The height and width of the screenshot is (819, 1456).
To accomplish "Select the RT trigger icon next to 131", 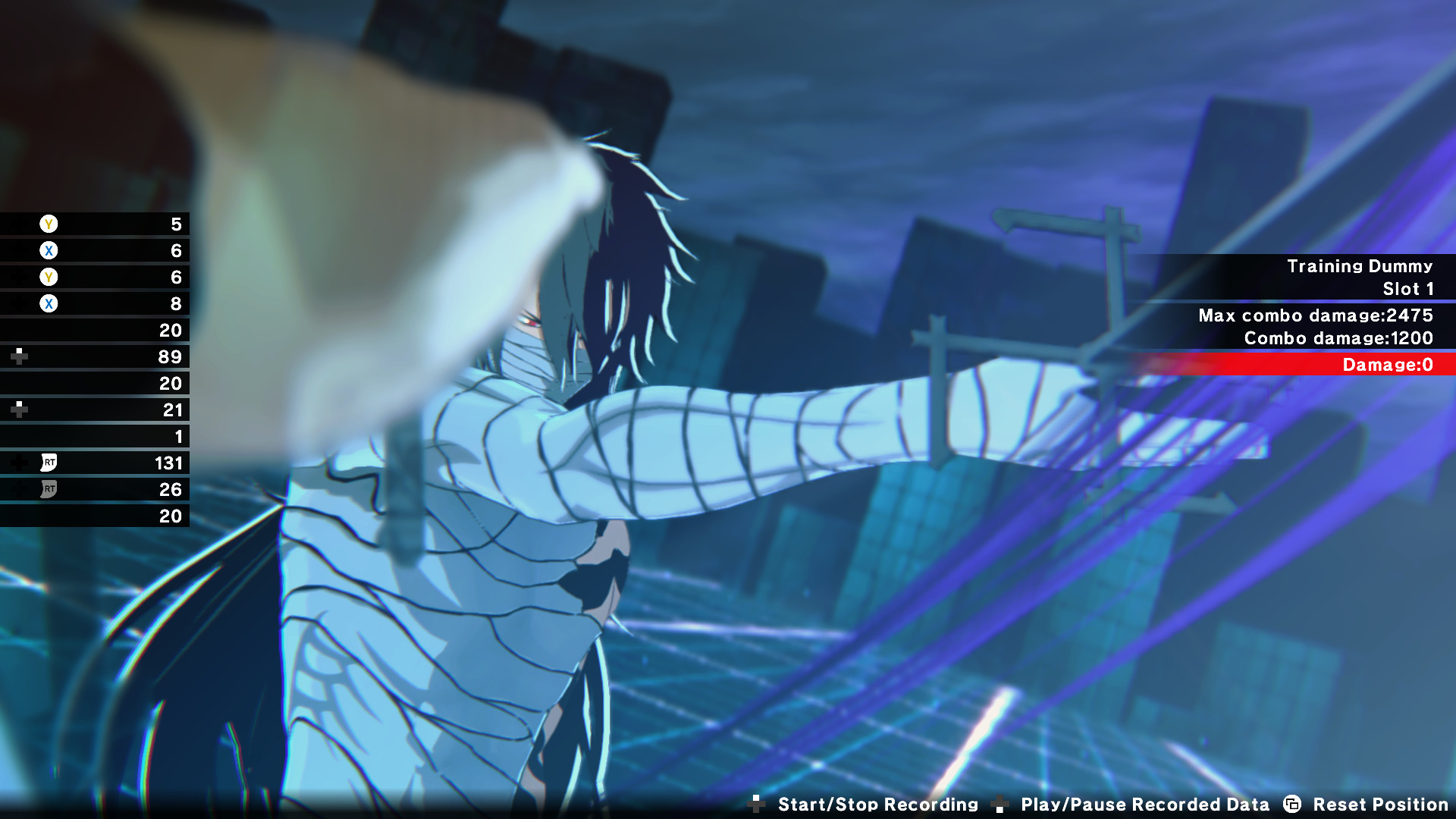I will pos(47,463).
